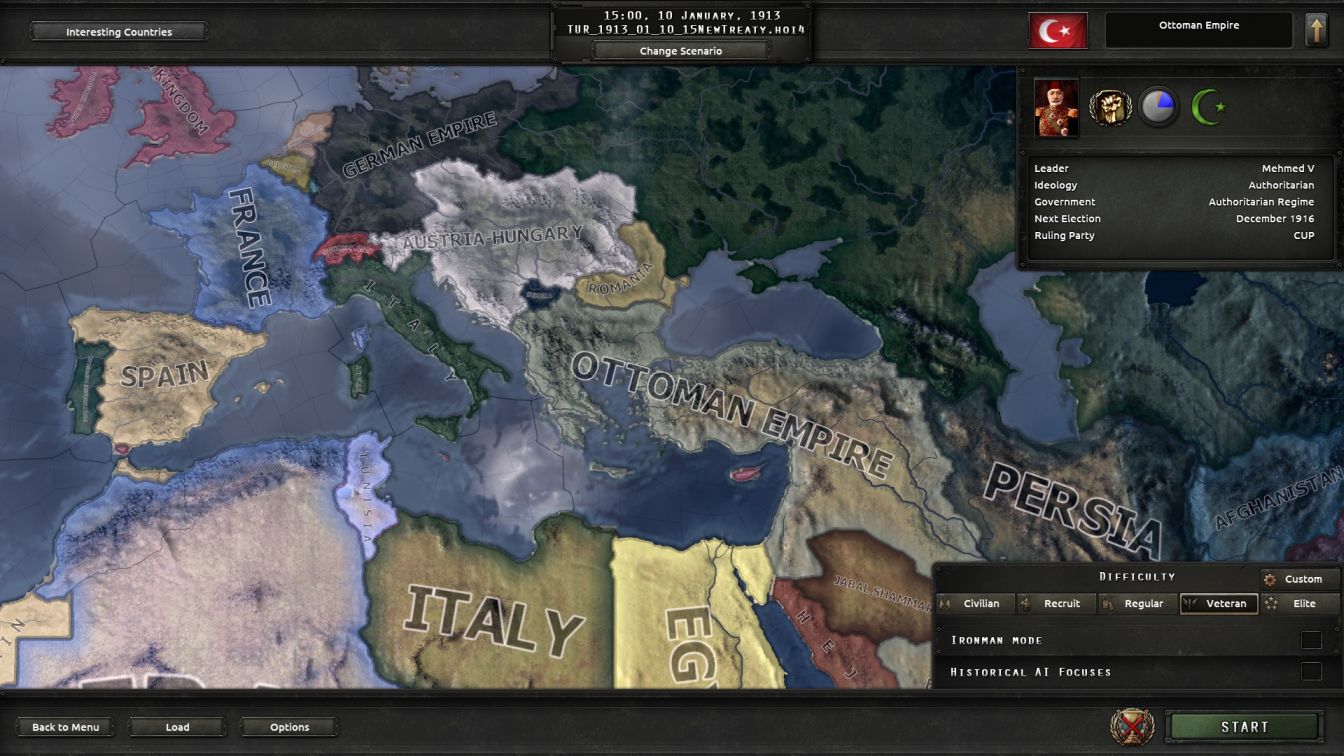1344x756 pixels.
Task: Select Mehmed V's leader portrait
Action: pos(1055,107)
